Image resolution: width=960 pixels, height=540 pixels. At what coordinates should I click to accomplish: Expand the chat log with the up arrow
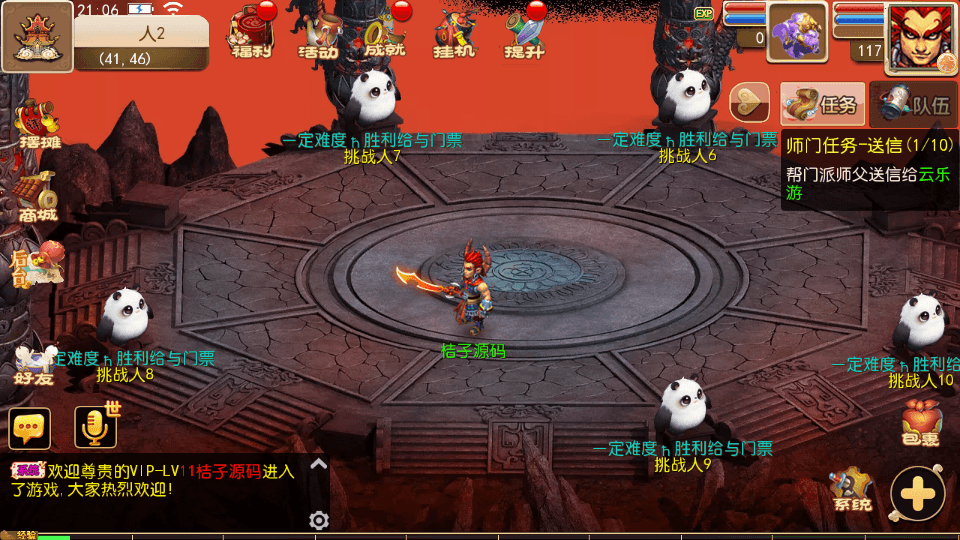pyautogui.click(x=318, y=464)
